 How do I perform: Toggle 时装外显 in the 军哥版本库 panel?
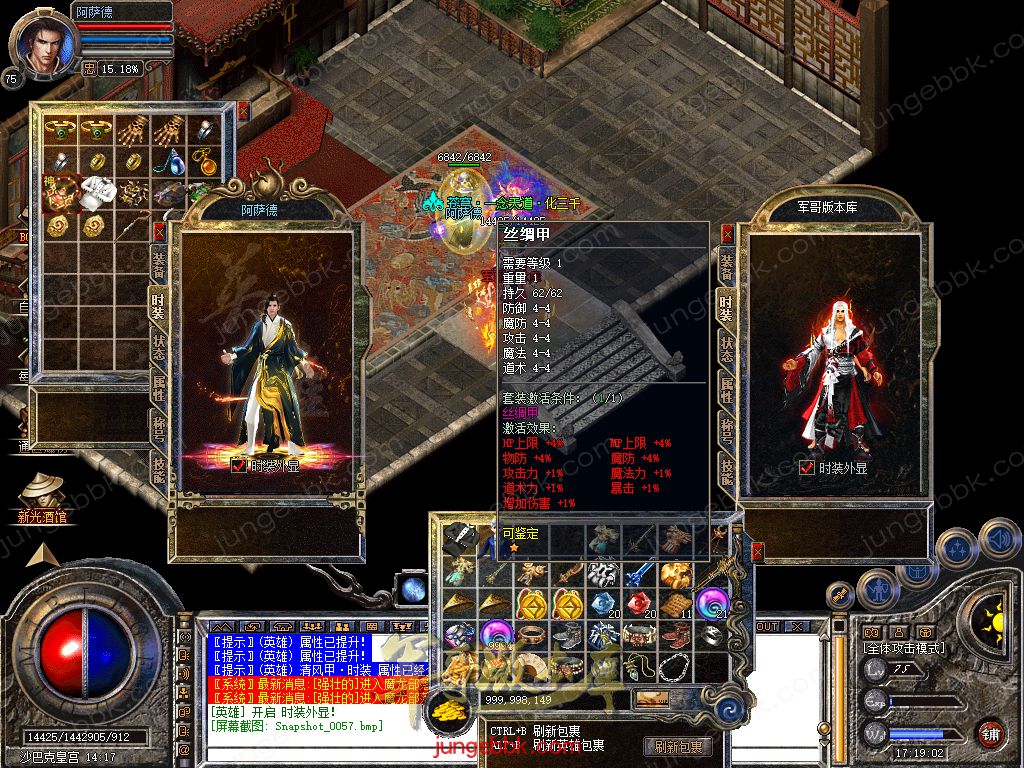tap(808, 467)
